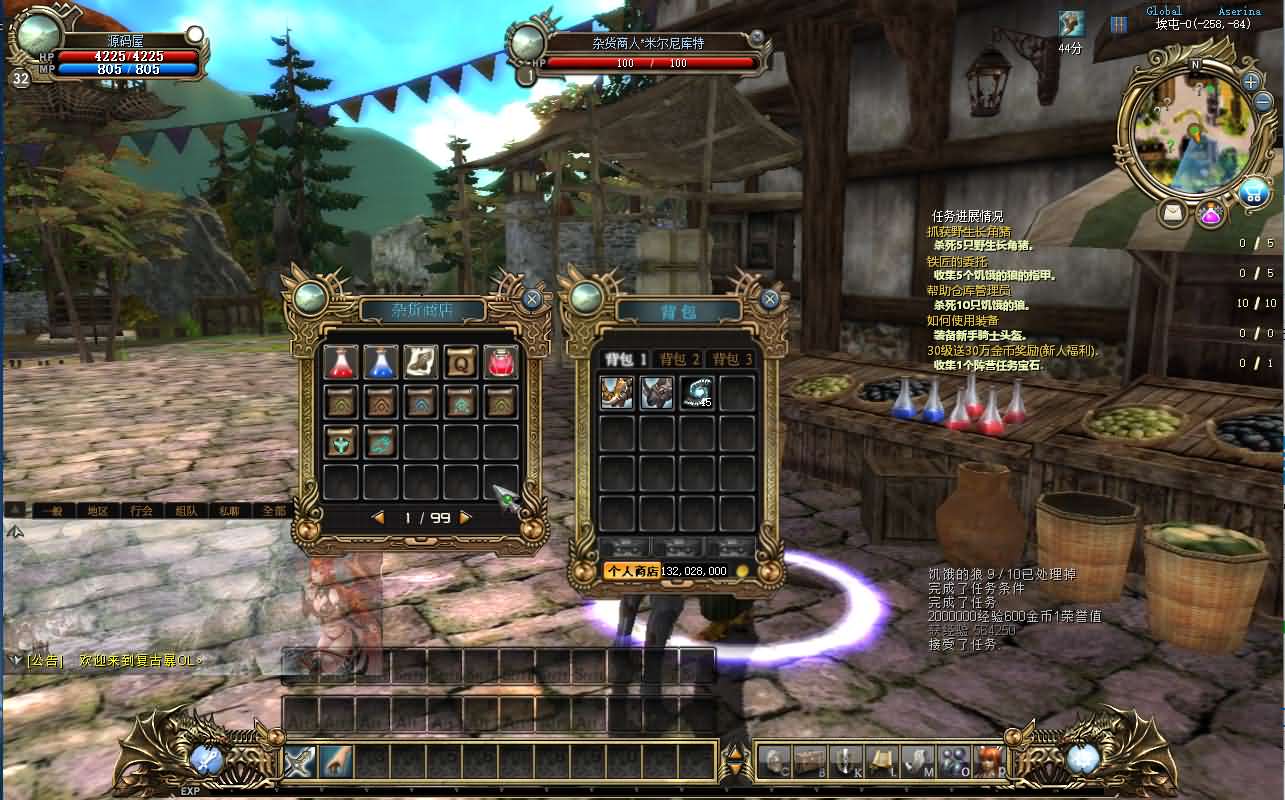Viewport: 1285px width, 800px height.
Task: Switch chat to the 行会 guild tab
Action: click(141, 510)
